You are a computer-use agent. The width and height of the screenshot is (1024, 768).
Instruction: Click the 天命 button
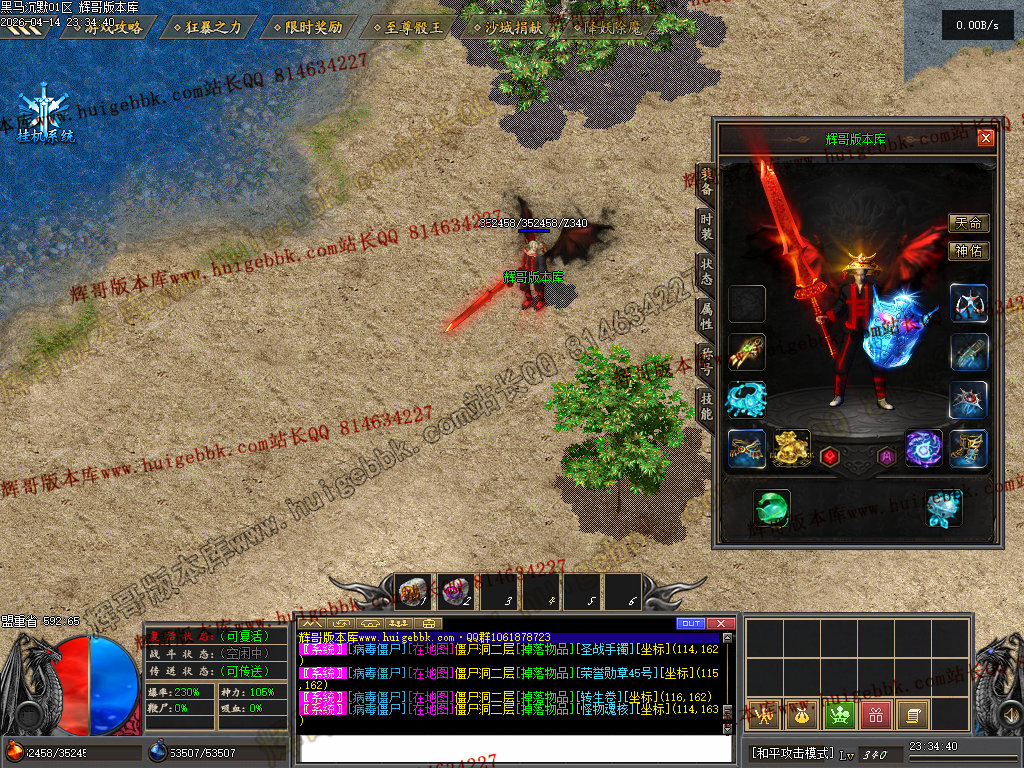click(x=968, y=223)
